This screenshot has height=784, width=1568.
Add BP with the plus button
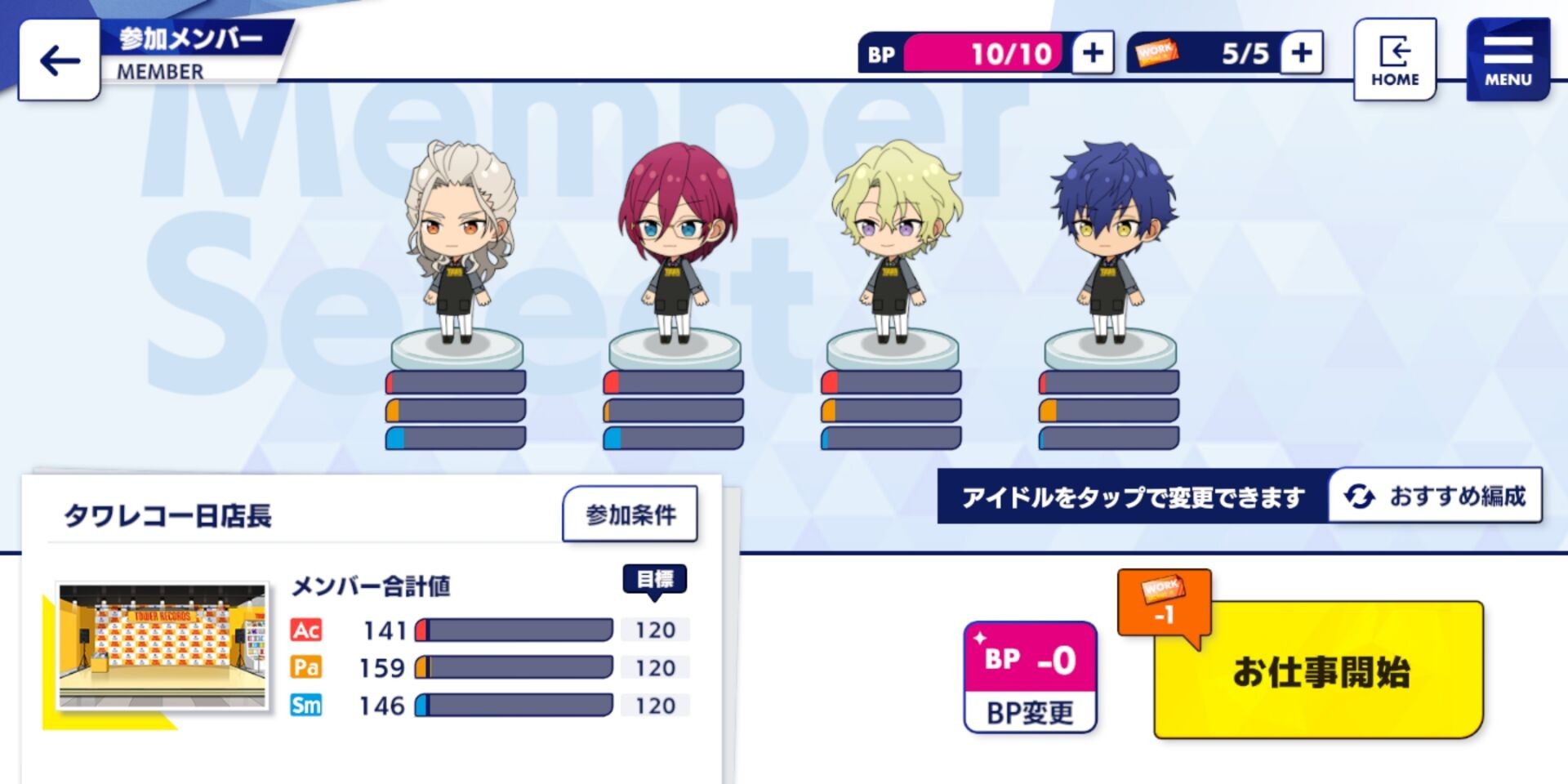(1093, 53)
